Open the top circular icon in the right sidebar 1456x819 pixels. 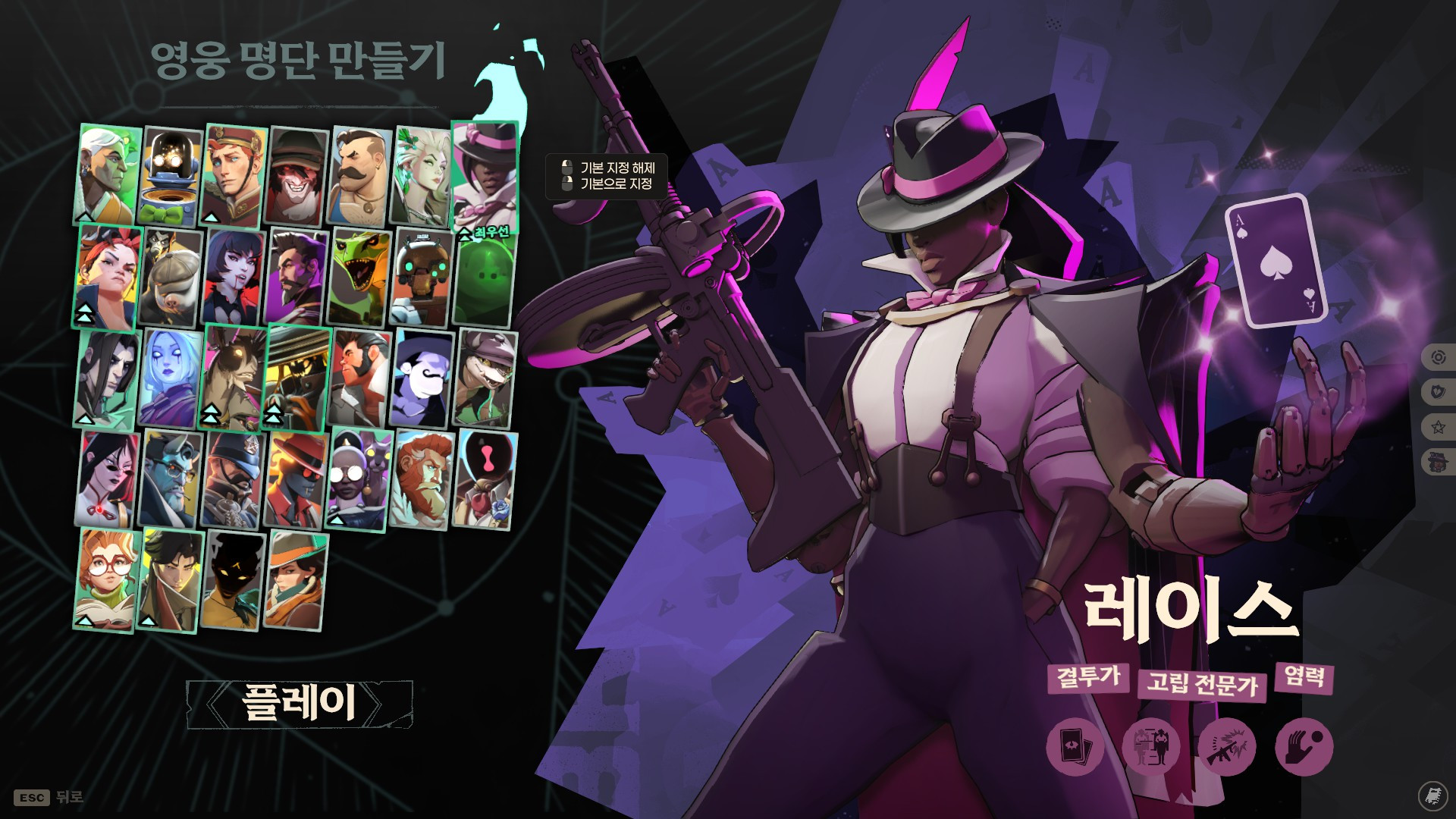click(1439, 357)
